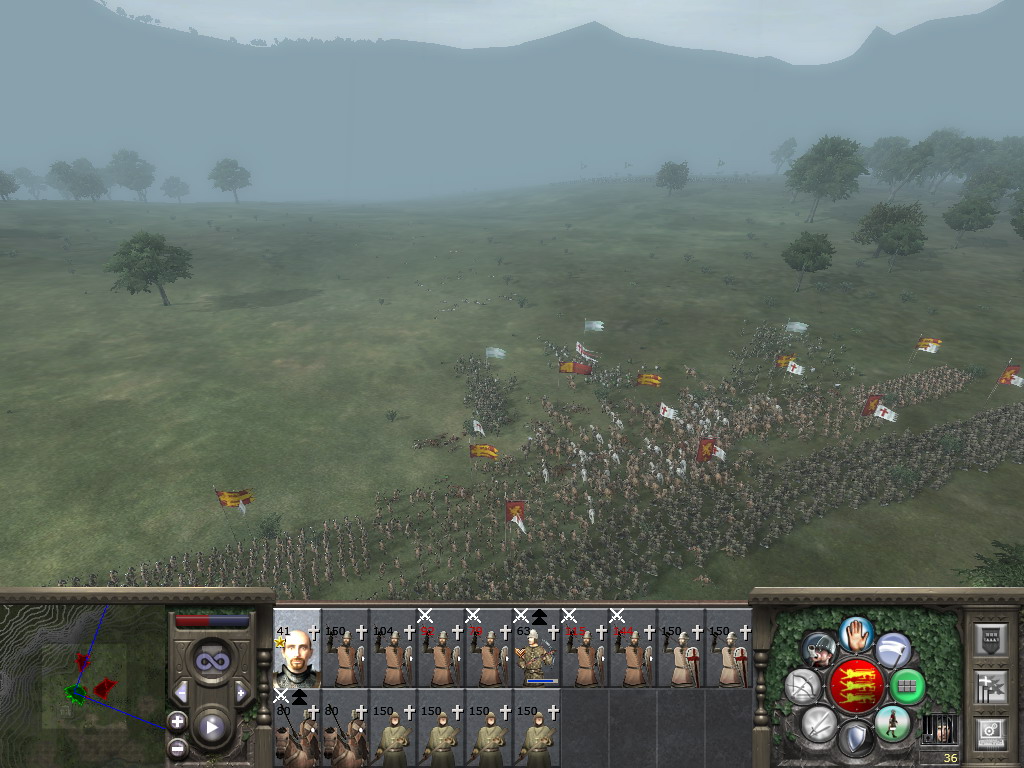This screenshot has height=768, width=1024.
Task: Click the crossed swords melee button
Action: [819, 723]
